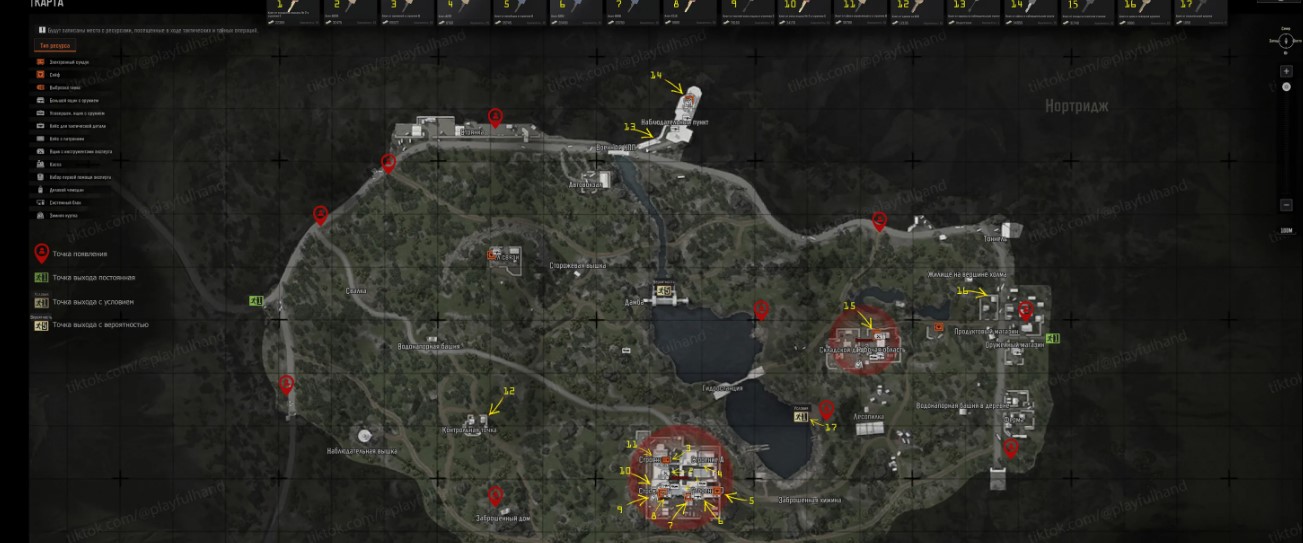Screen dimensions: 1303x543
Task: Zoom out the map with the minus button
Action: coord(1286,205)
